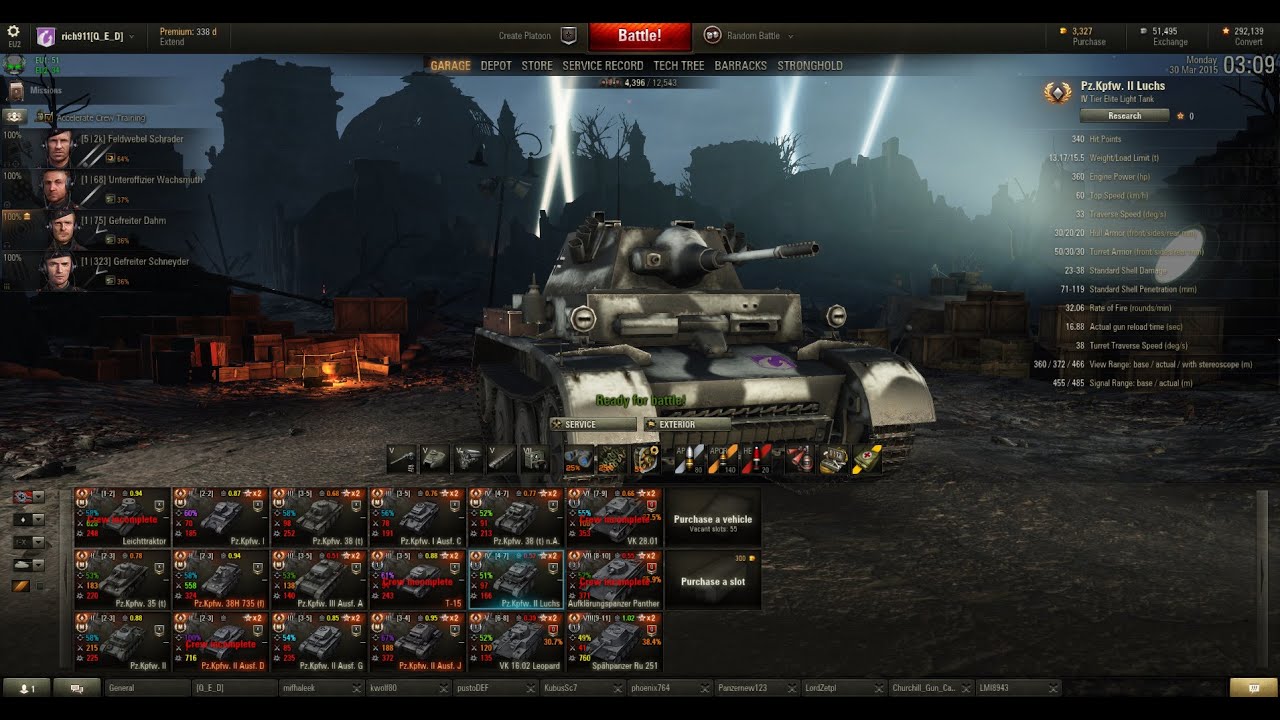Purchase a vehicle slot tile
This screenshot has height=720, width=1280.
click(712, 520)
